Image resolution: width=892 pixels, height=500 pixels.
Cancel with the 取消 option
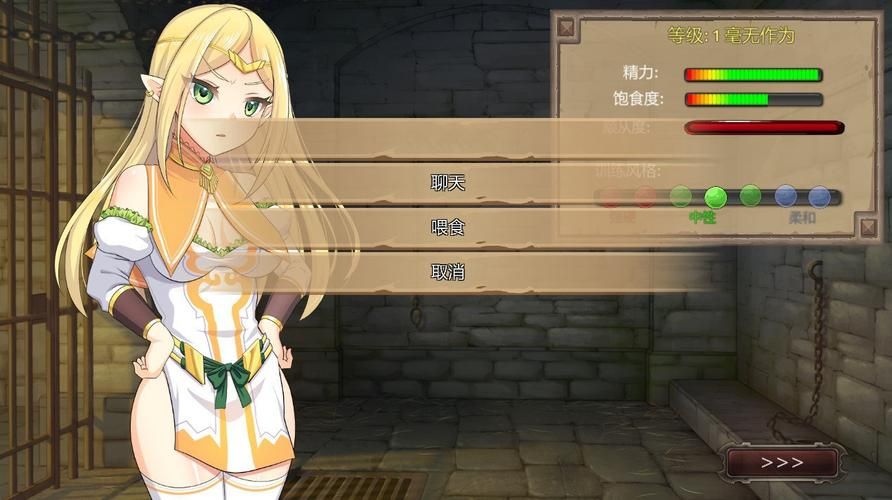(x=447, y=271)
